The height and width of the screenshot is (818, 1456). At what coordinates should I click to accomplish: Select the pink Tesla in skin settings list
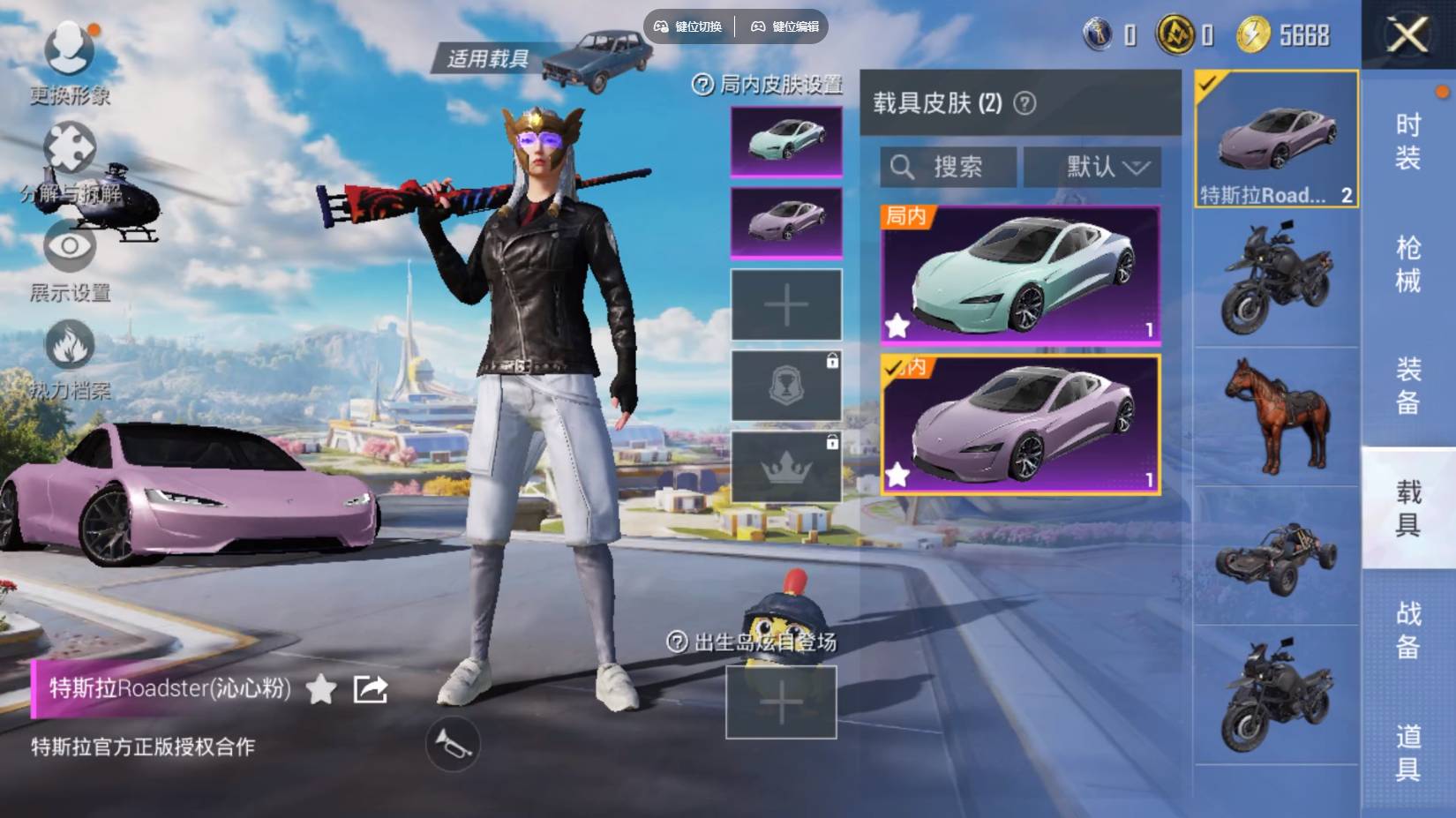pos(784,223)
